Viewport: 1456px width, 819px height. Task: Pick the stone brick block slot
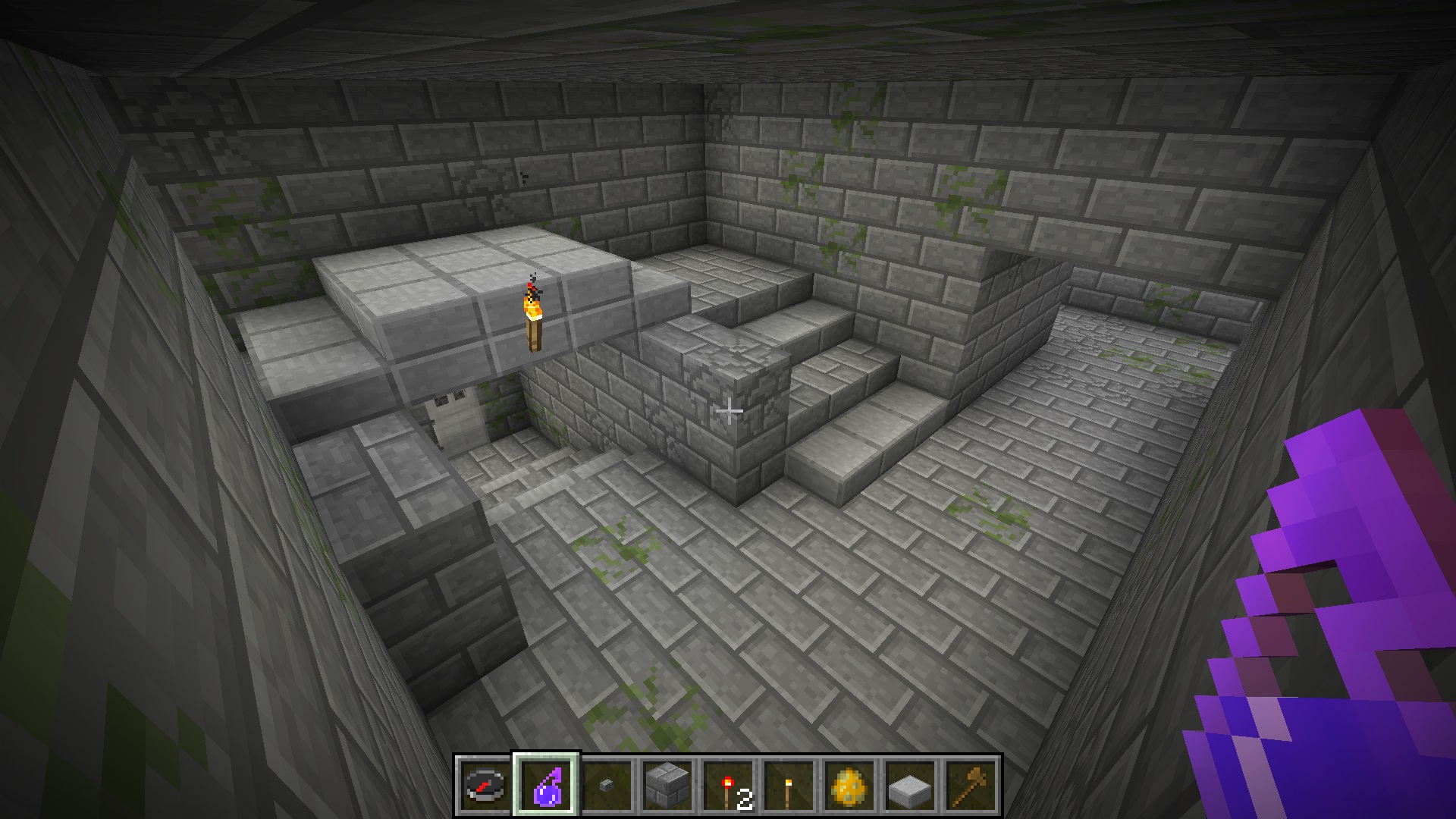[x=667, y=786]
